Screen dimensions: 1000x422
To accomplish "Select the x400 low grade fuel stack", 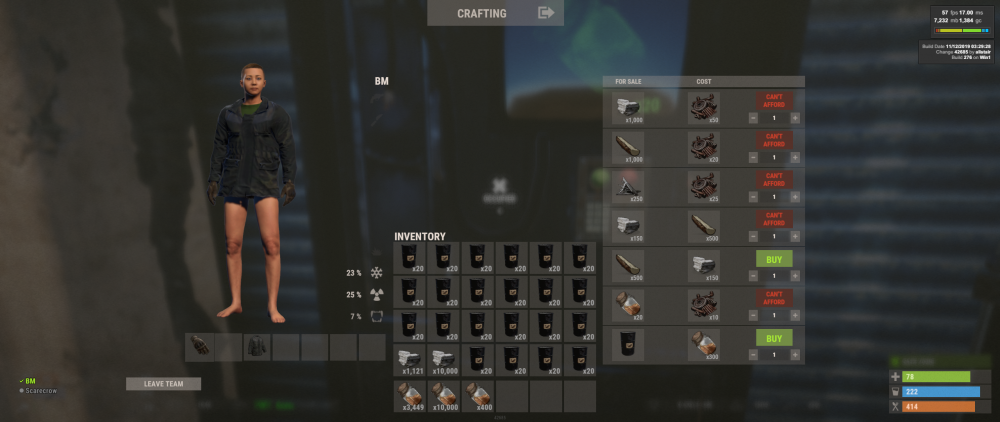I will (478, 395).
